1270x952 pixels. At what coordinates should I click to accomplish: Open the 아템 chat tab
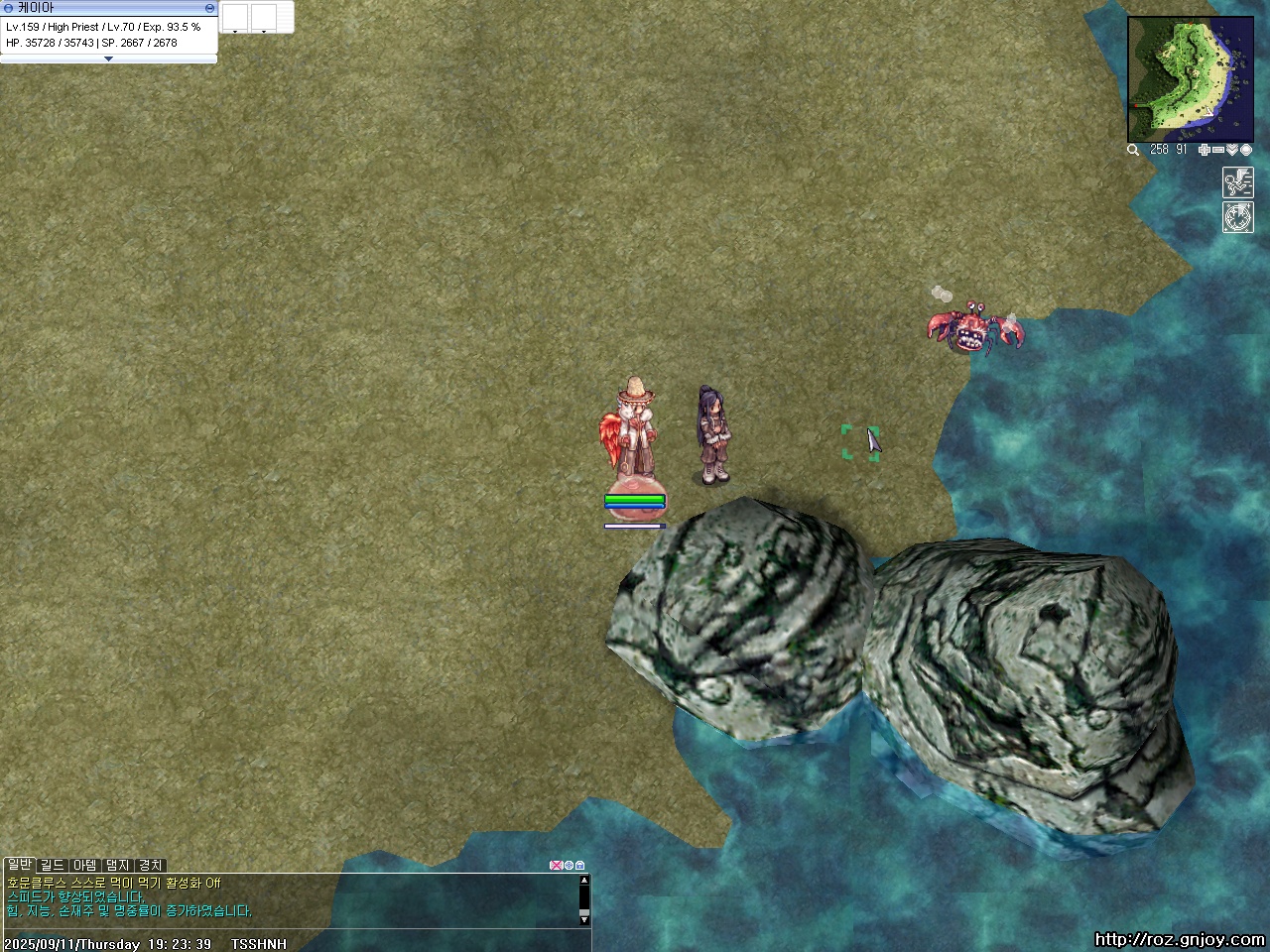[x=85, y=865]
